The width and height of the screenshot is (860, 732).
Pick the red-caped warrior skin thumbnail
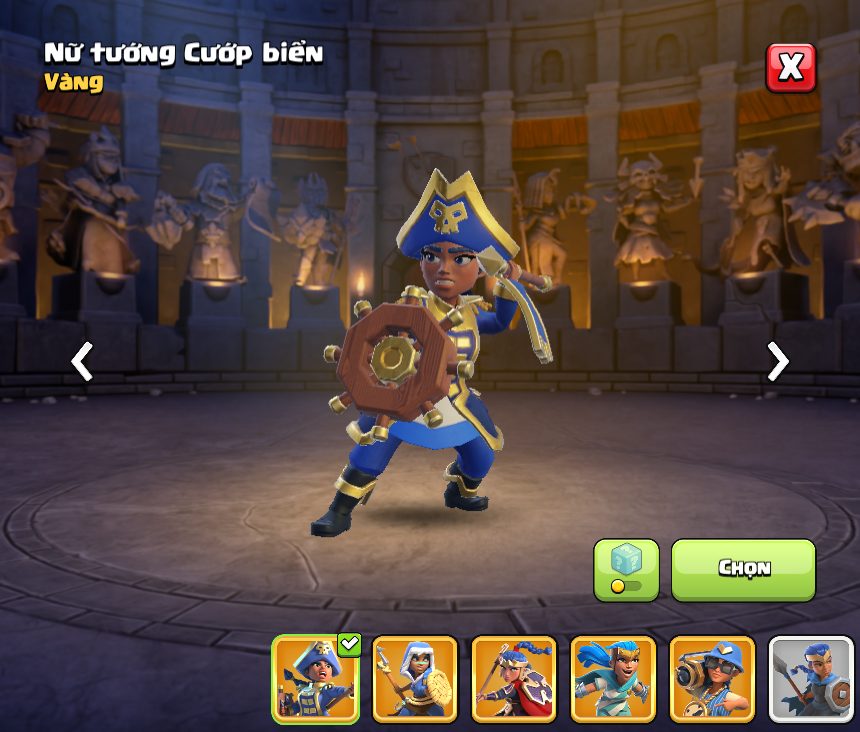pyautogui.click(x=513, y=679)
